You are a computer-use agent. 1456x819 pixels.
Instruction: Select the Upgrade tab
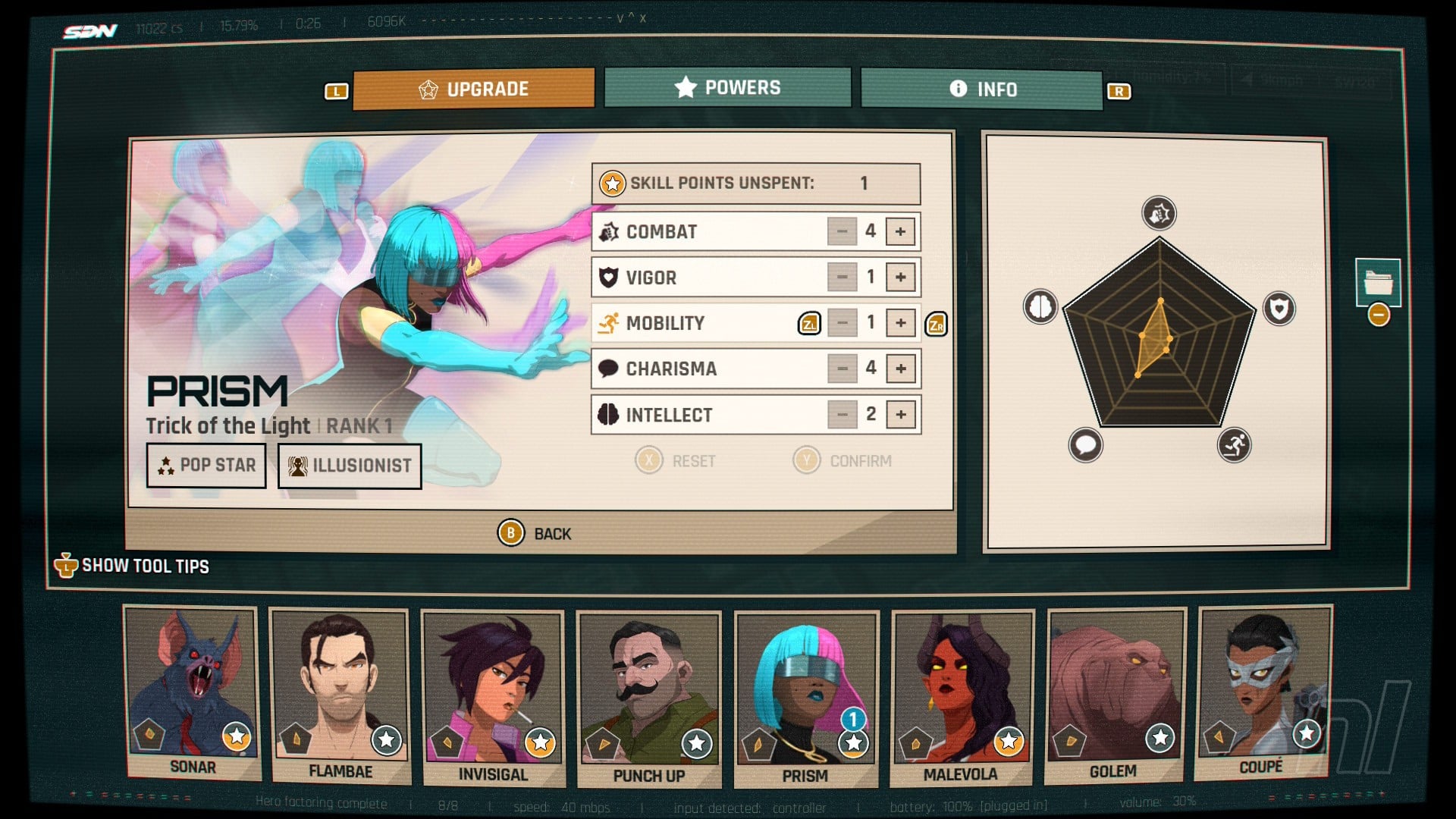[x=473, y=89]
